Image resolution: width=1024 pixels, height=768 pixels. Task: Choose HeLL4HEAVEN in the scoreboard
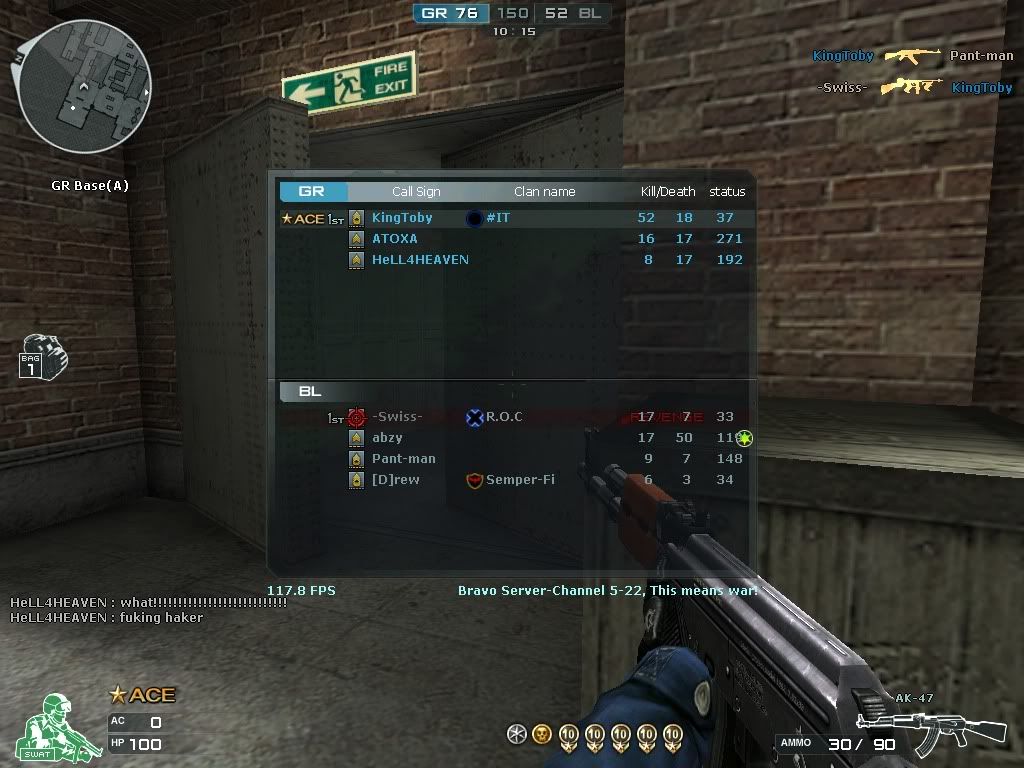[x=420, y=260]
